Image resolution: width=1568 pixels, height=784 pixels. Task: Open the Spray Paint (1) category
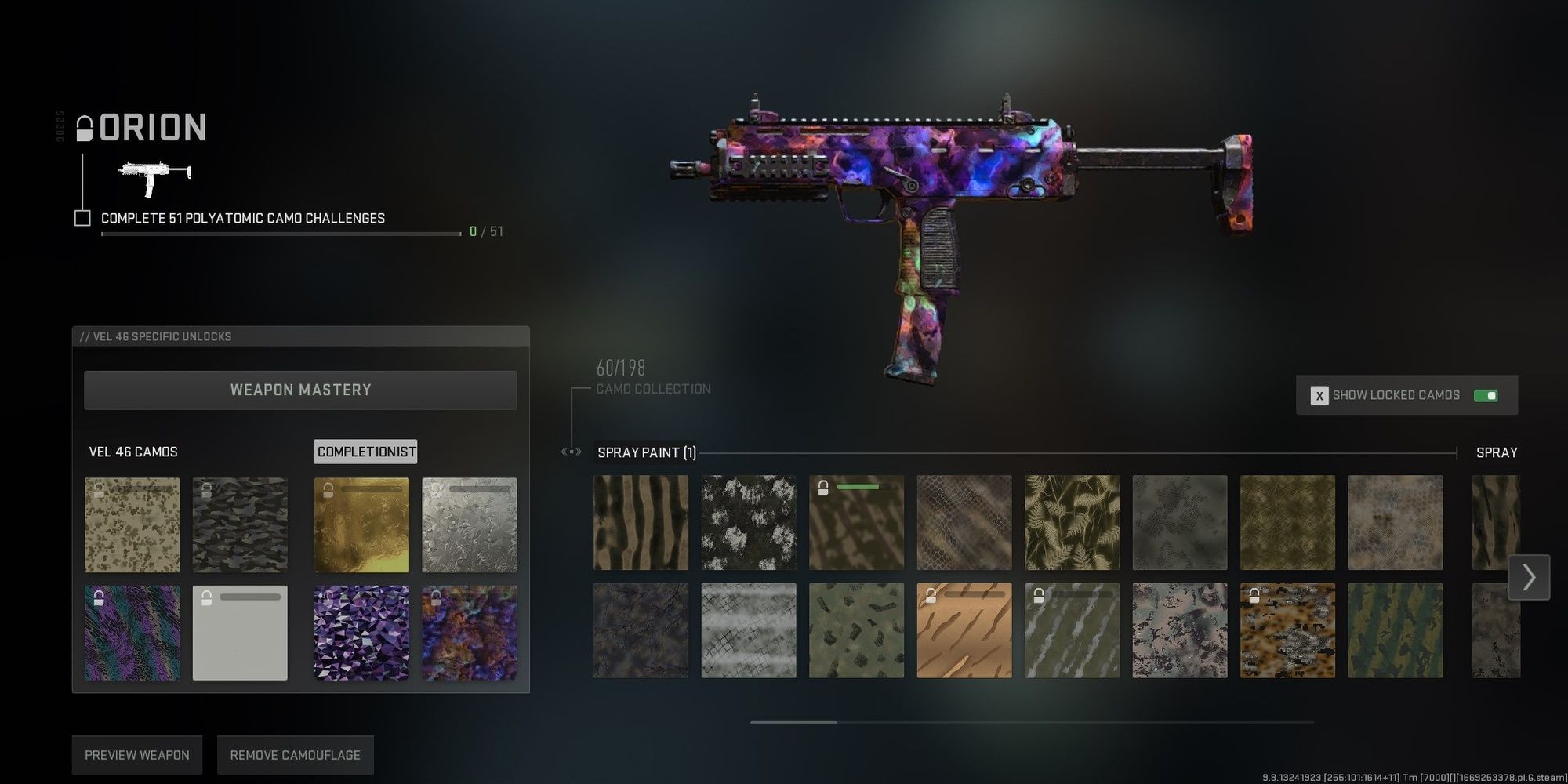[x=646, y=452]
